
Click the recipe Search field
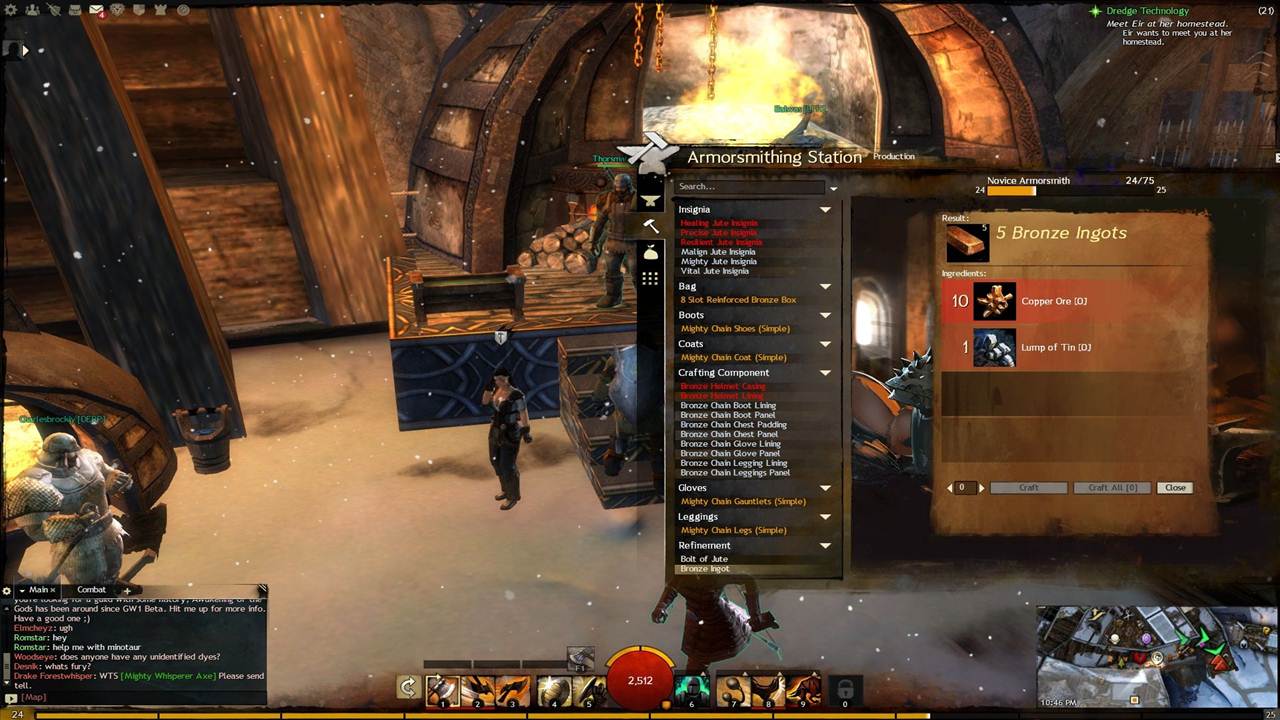[x=750, y=186]
